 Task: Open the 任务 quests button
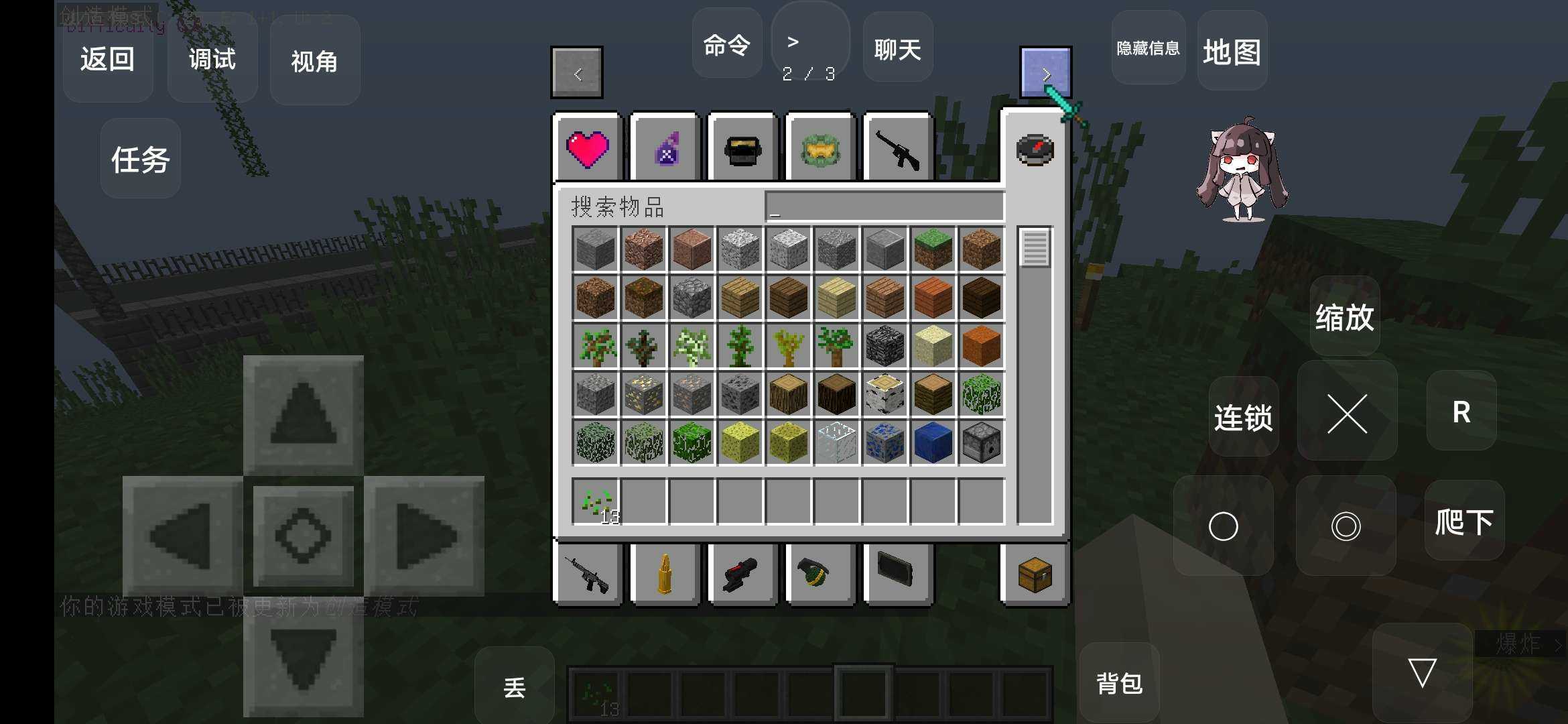tap(139, 161)
